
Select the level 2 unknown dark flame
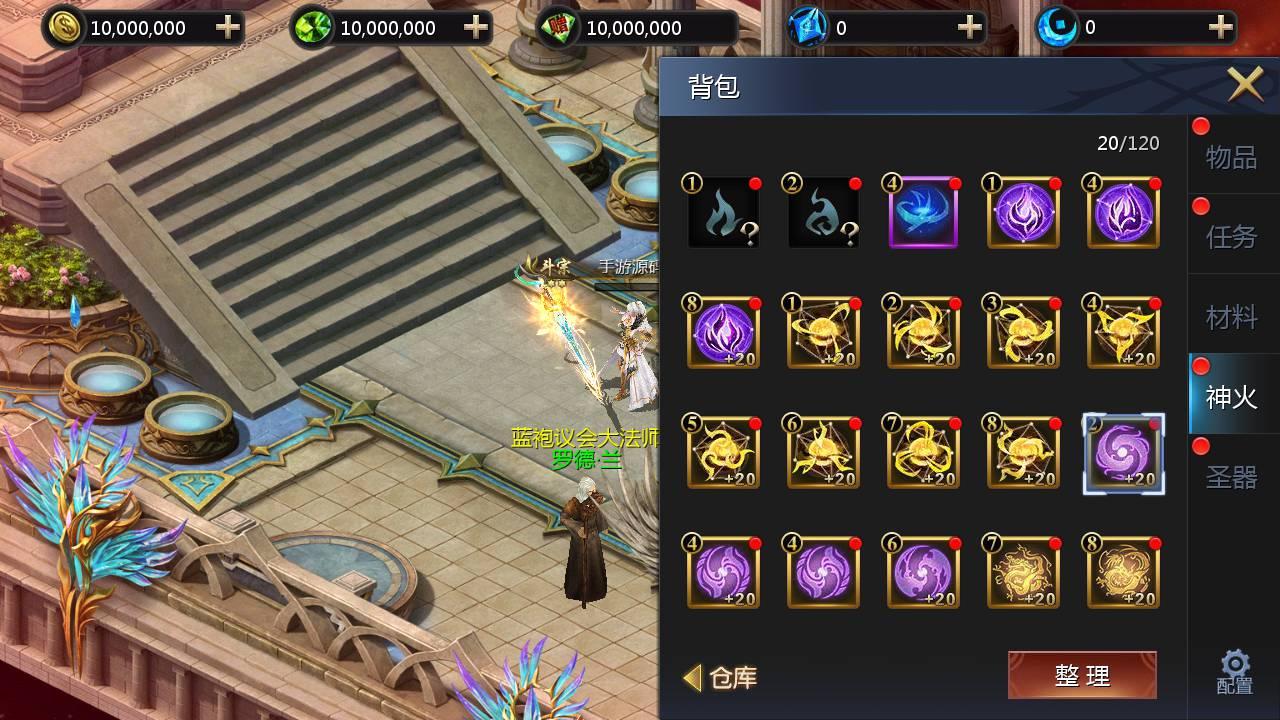(x=823, y=213)
